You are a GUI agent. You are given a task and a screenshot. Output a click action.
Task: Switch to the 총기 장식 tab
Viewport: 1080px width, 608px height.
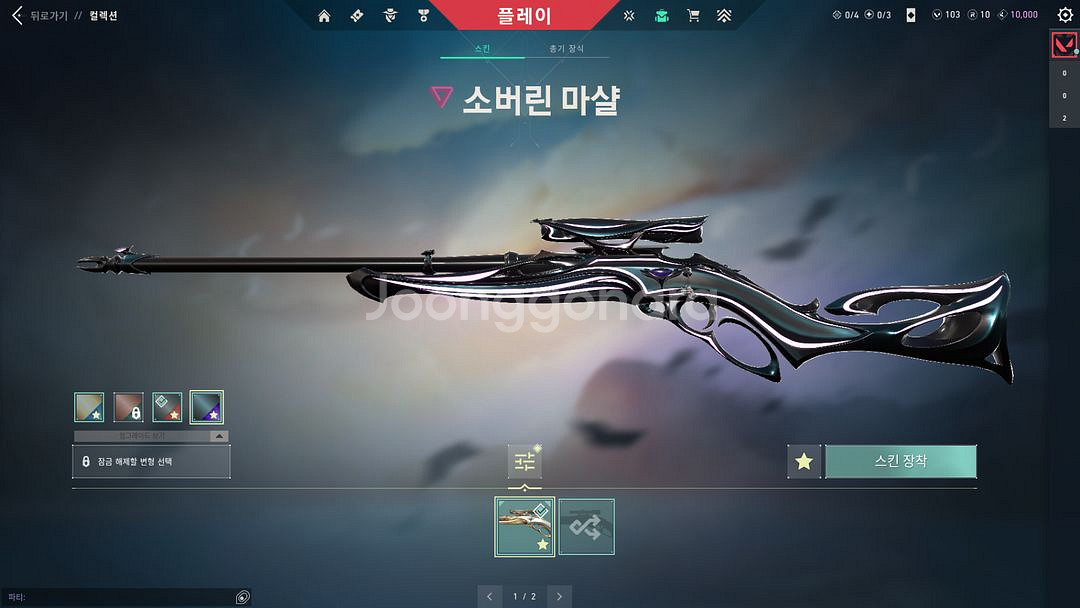(x=567, y=49)
